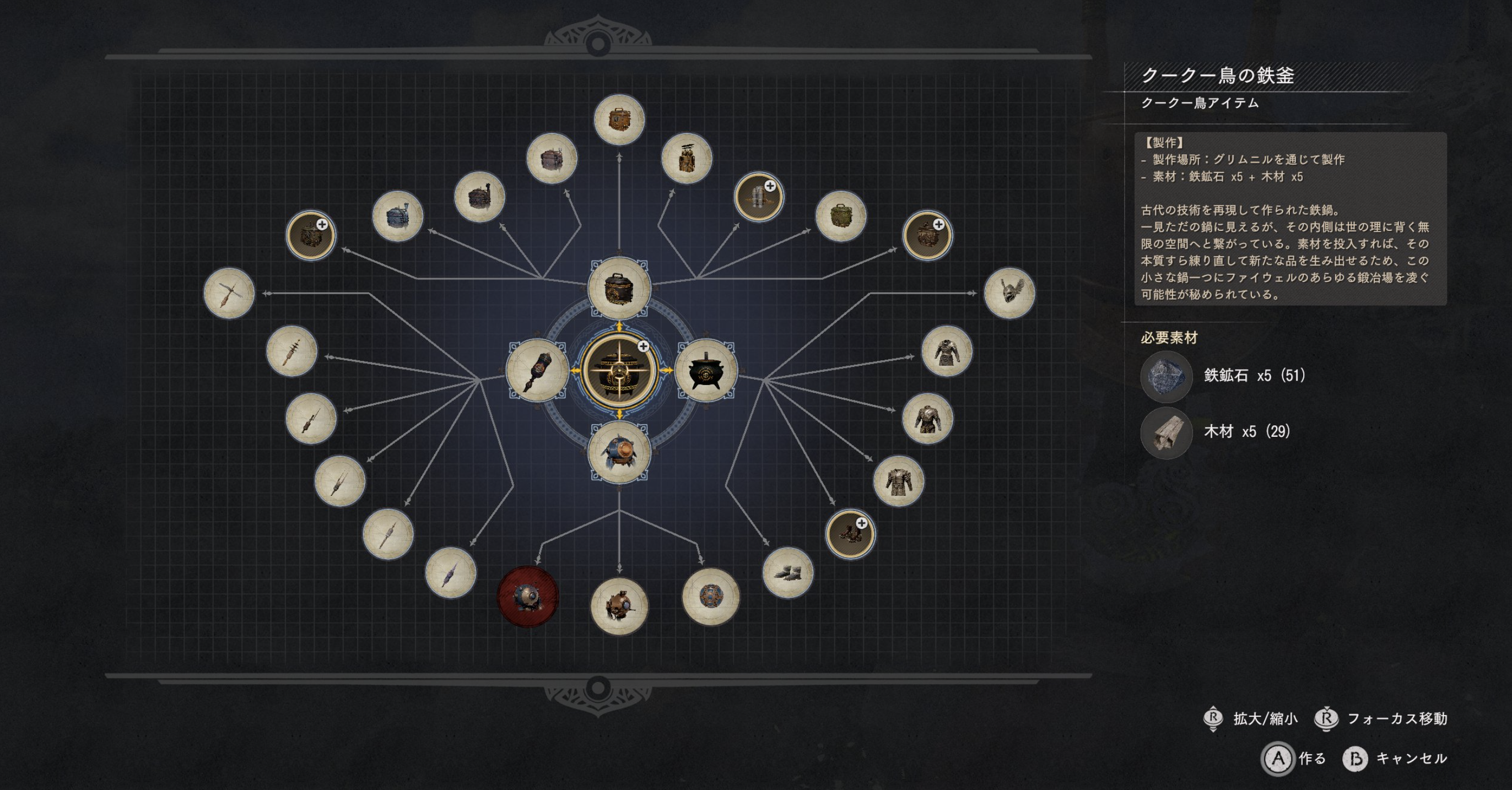Click the iron ore material icon
The image size is (1512, 790).
1166,376
